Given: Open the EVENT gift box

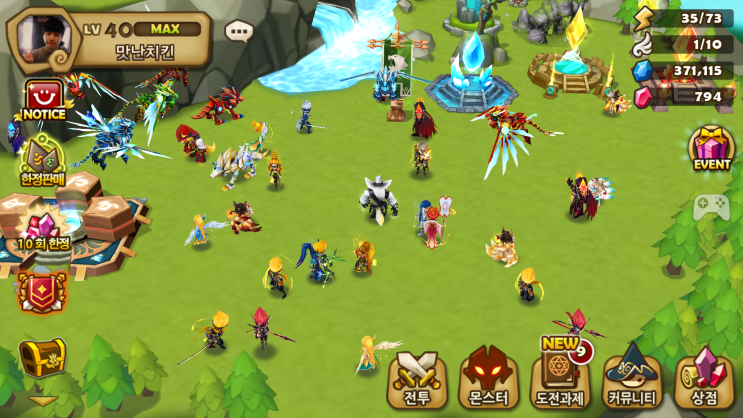Looking at the screenshot, I should tap(712, 148).
